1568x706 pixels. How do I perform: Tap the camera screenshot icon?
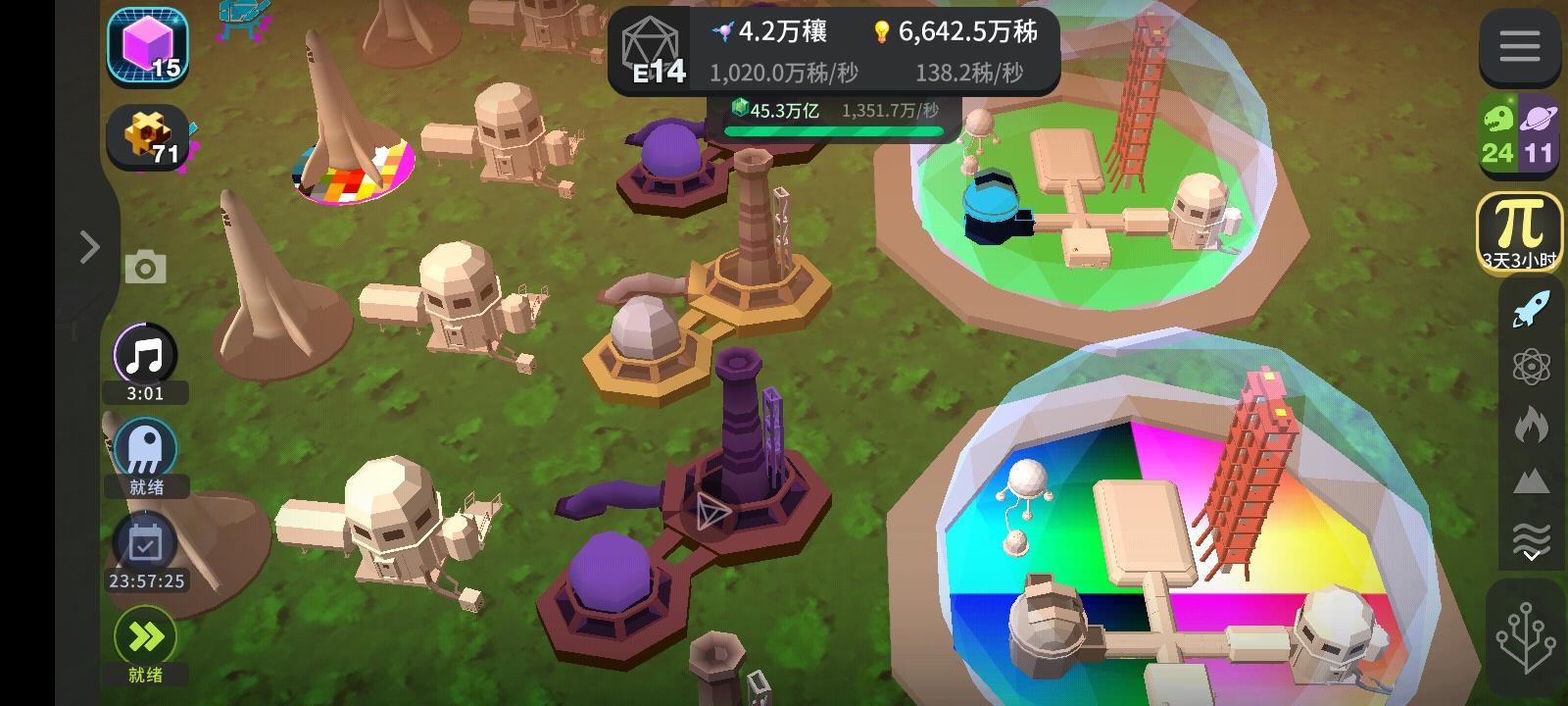point(145,266)
